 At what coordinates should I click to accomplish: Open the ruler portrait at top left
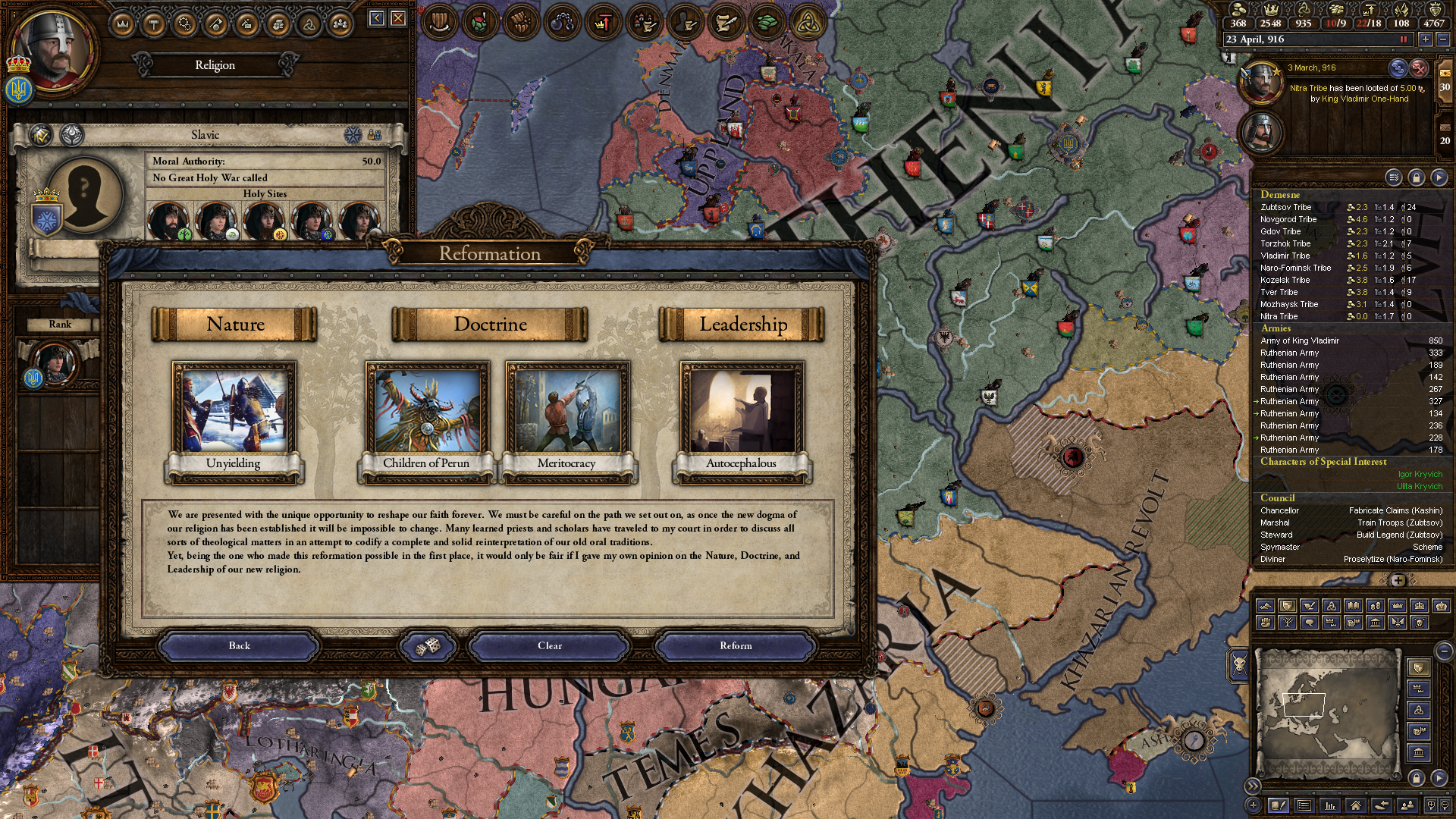pyautogui.click(x=52, y=49)
